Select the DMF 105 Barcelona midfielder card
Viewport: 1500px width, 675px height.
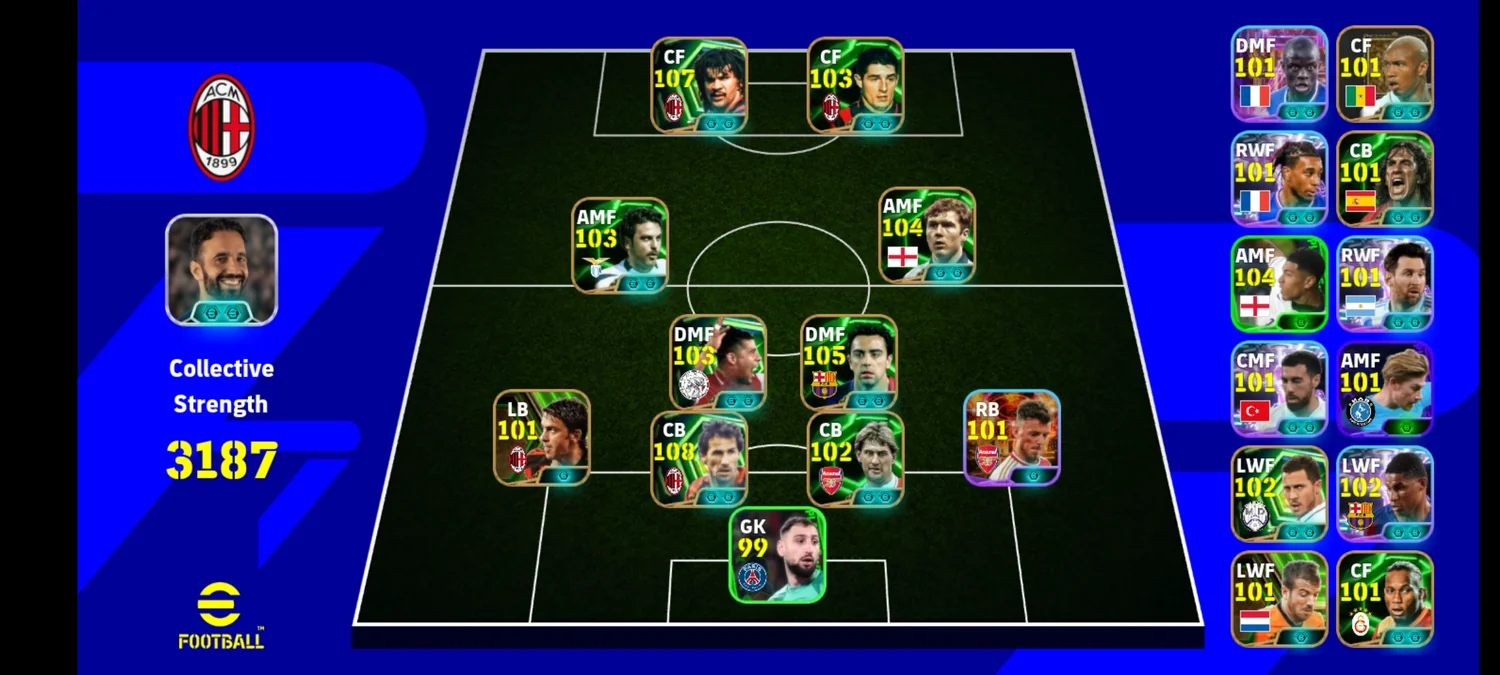click(x=849, y=362)
